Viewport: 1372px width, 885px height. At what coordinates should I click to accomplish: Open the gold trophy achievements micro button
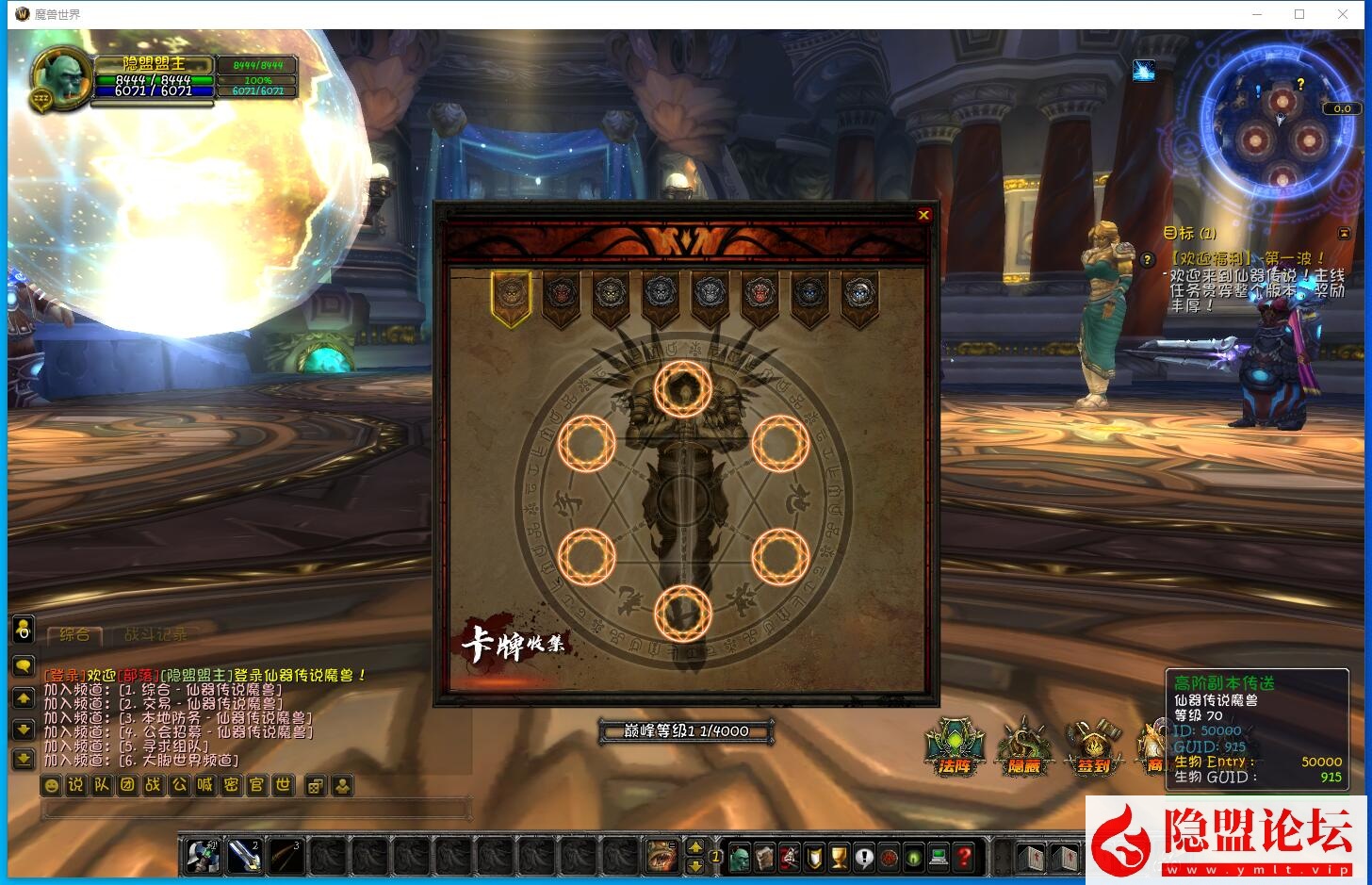point(839,857)
